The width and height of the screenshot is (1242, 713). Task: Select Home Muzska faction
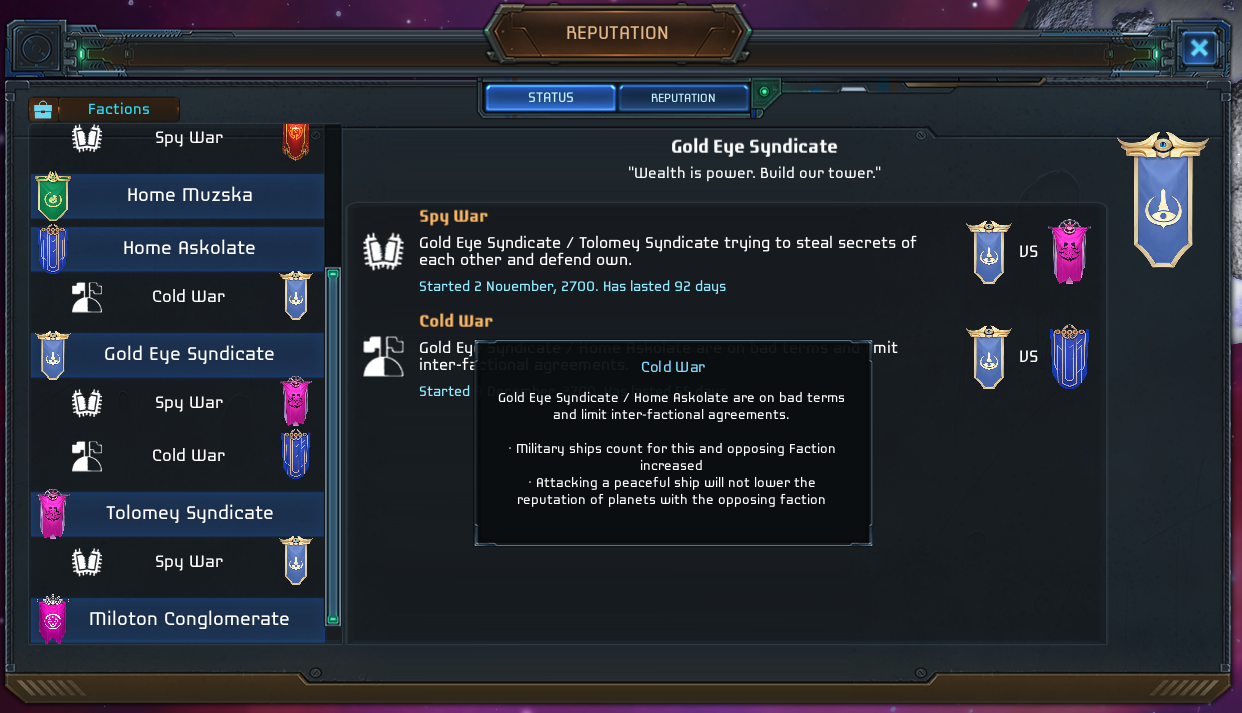[x=189, y=195]
